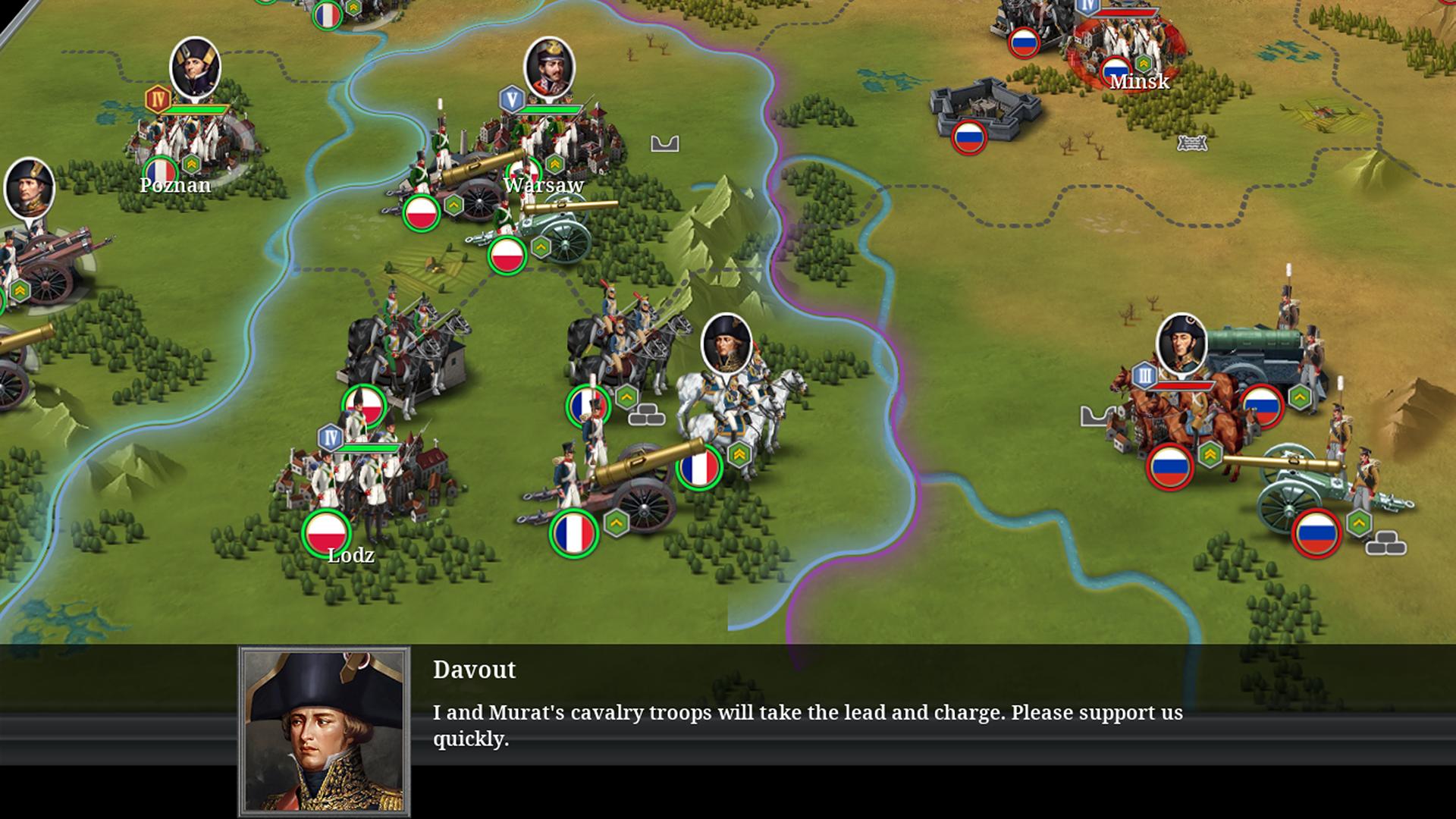The width and height of the screenshot is (1456, 819).
Task: Click the IV corps badge near Poznan
Action: (x=158, y=97)
